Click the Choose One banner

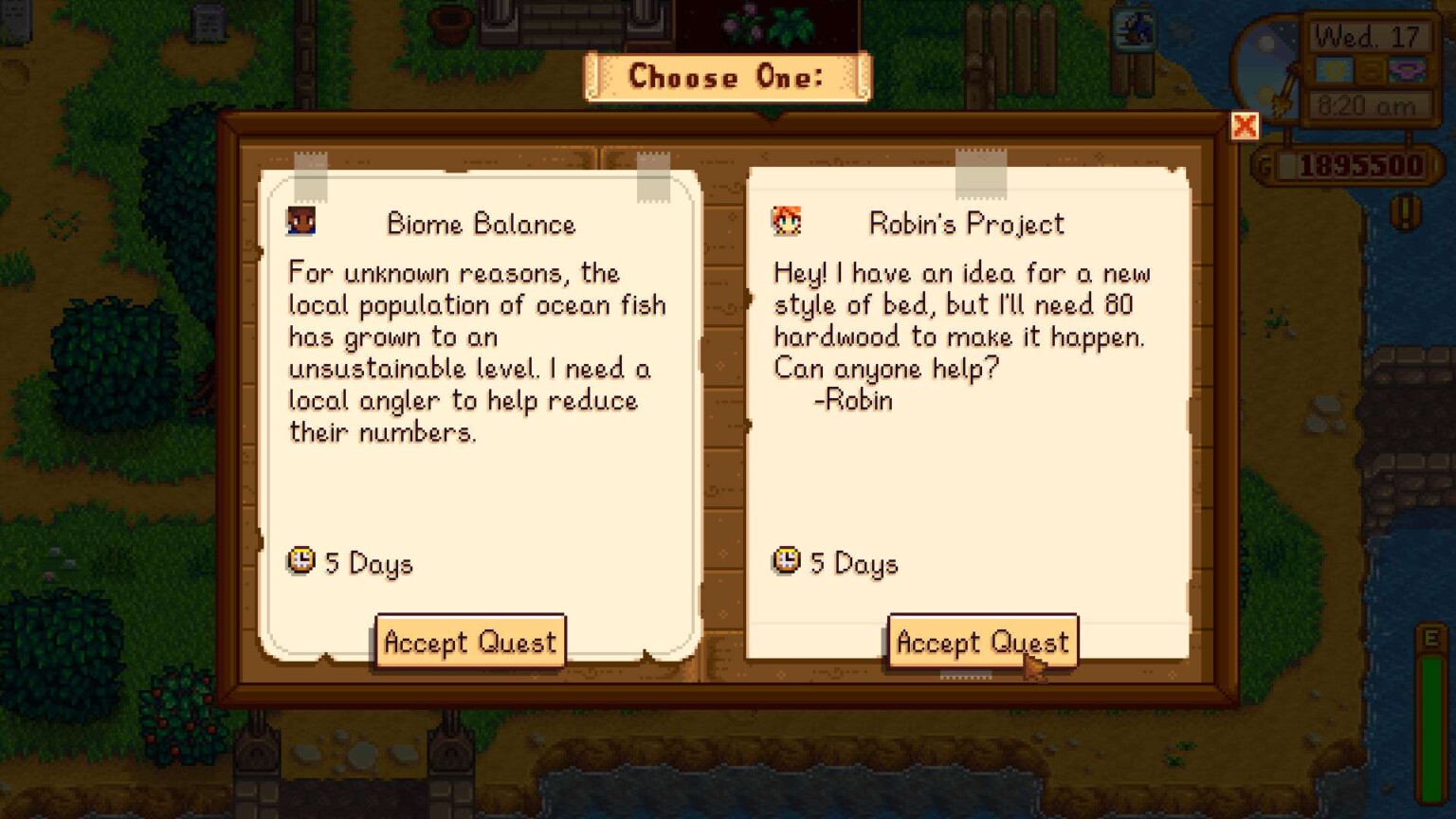coord(726,77)
